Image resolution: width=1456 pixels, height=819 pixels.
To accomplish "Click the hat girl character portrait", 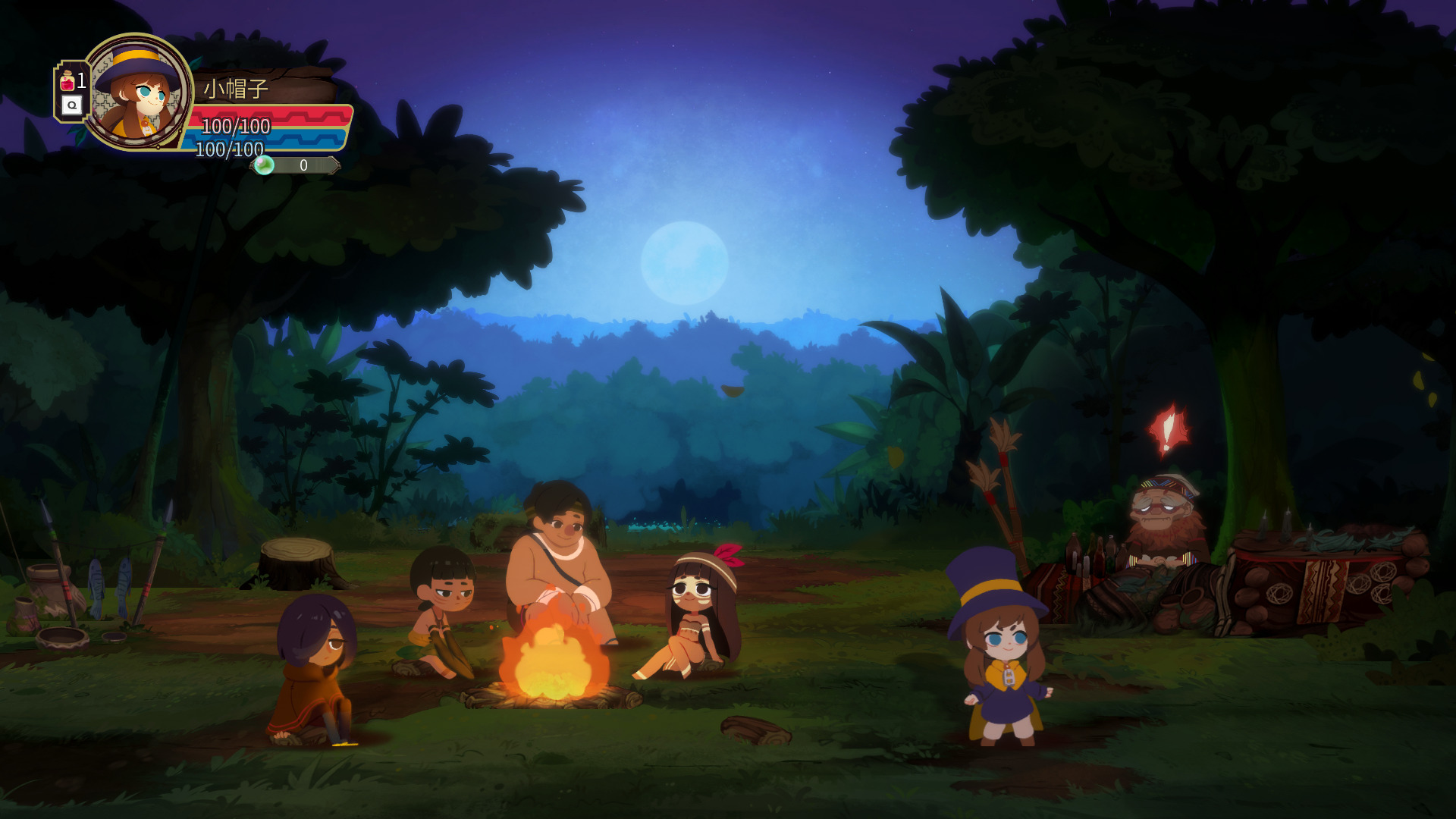I will (137, 92).
